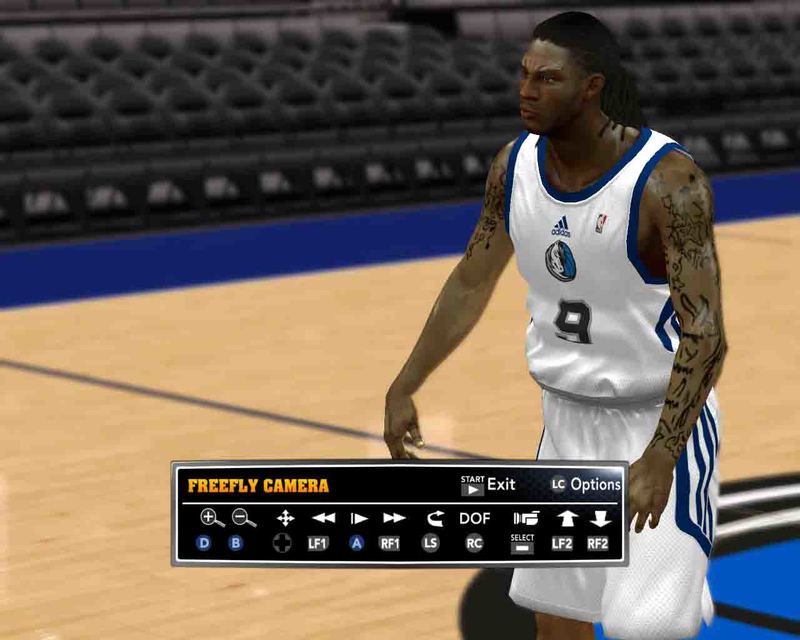The width and height of the screenshot is (800, 640).
Task: Exit the Freefly Camera mode
Action: pyautogui.click(x=488, y=485)
